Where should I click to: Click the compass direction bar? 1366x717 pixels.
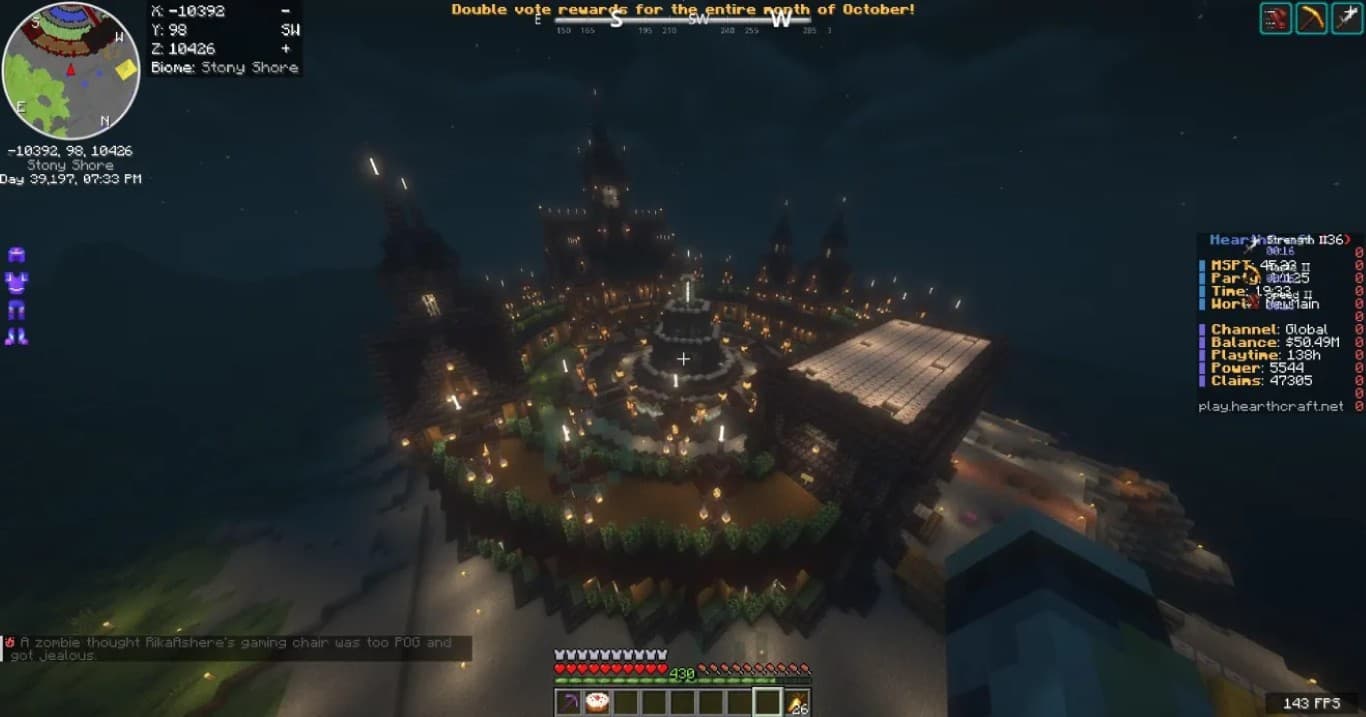pos(683,20)
